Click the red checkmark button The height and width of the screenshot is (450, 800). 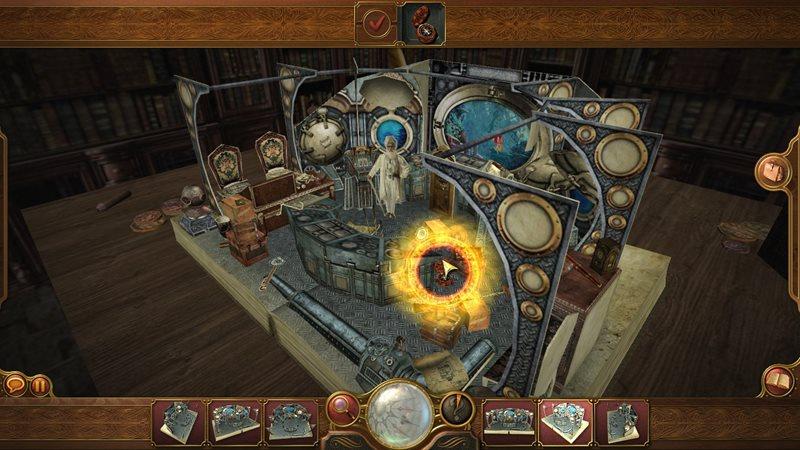point(375,21)
